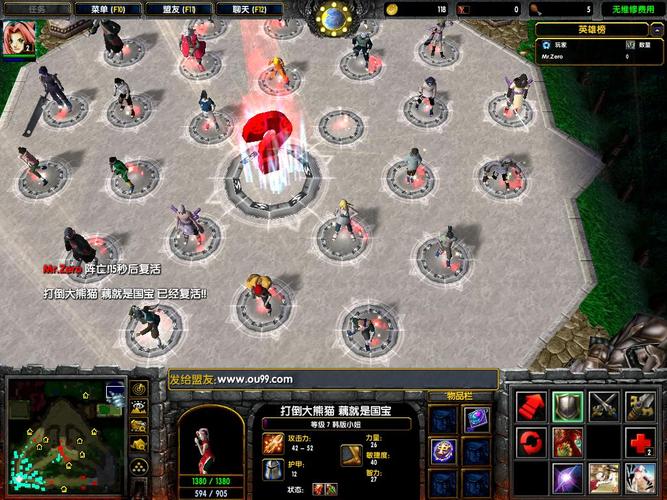Select the purple orb inventory item
This screenshot has height=500, width=667.
[443, 450]
